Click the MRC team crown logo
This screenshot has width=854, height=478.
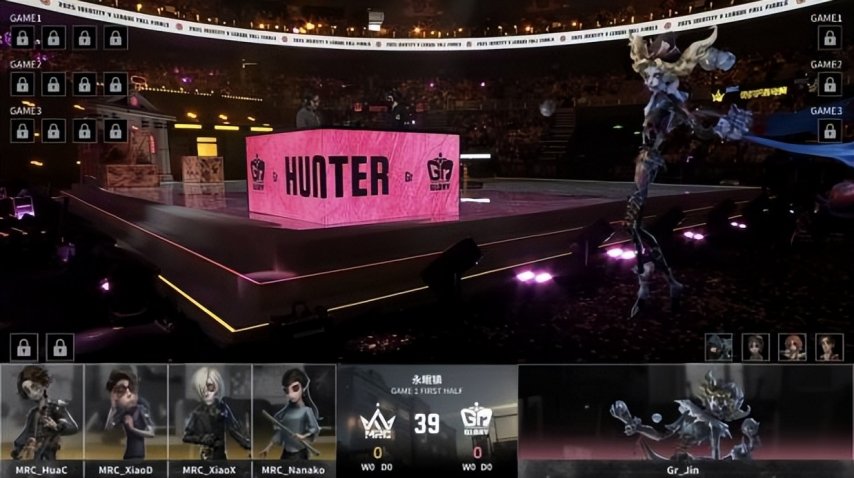(377, 422)
